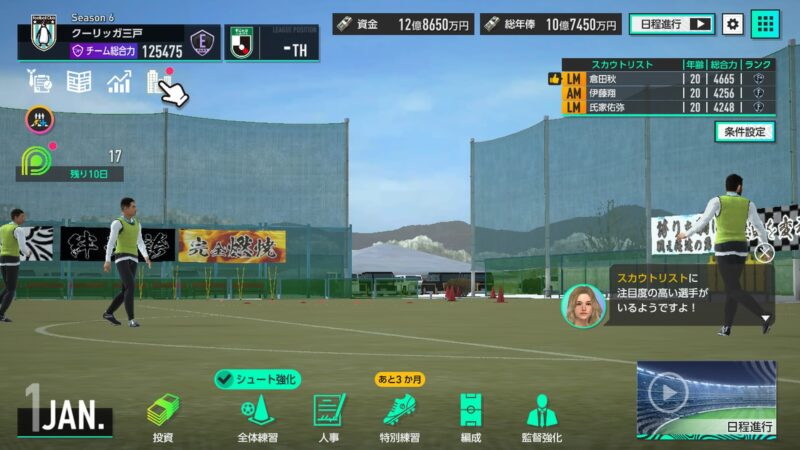Open the rising bar chart icon
The height and width of the screenshot is (450, 800).
click(x=119, y=82)
